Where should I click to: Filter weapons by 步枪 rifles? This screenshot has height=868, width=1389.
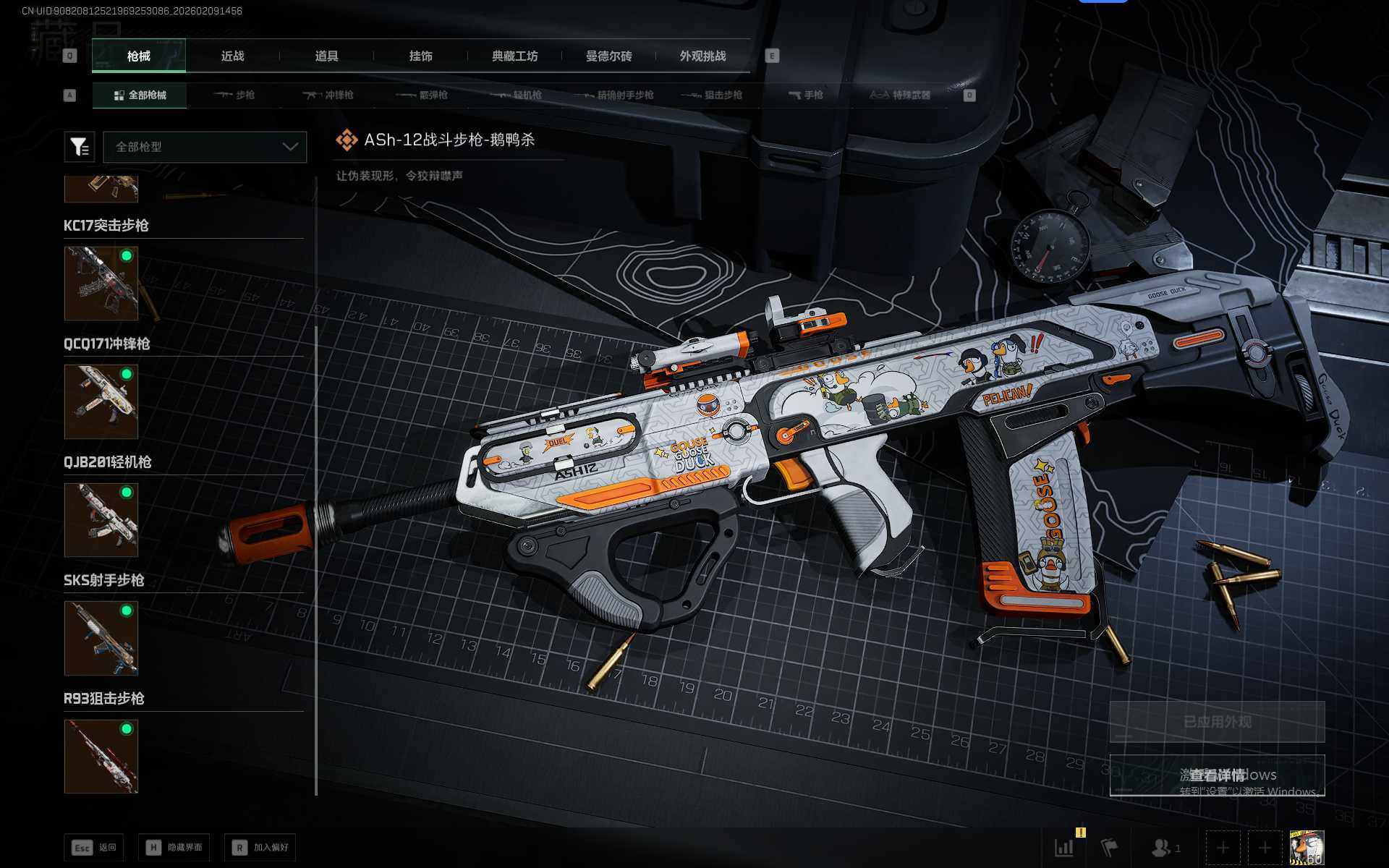(x=235, y=95)
